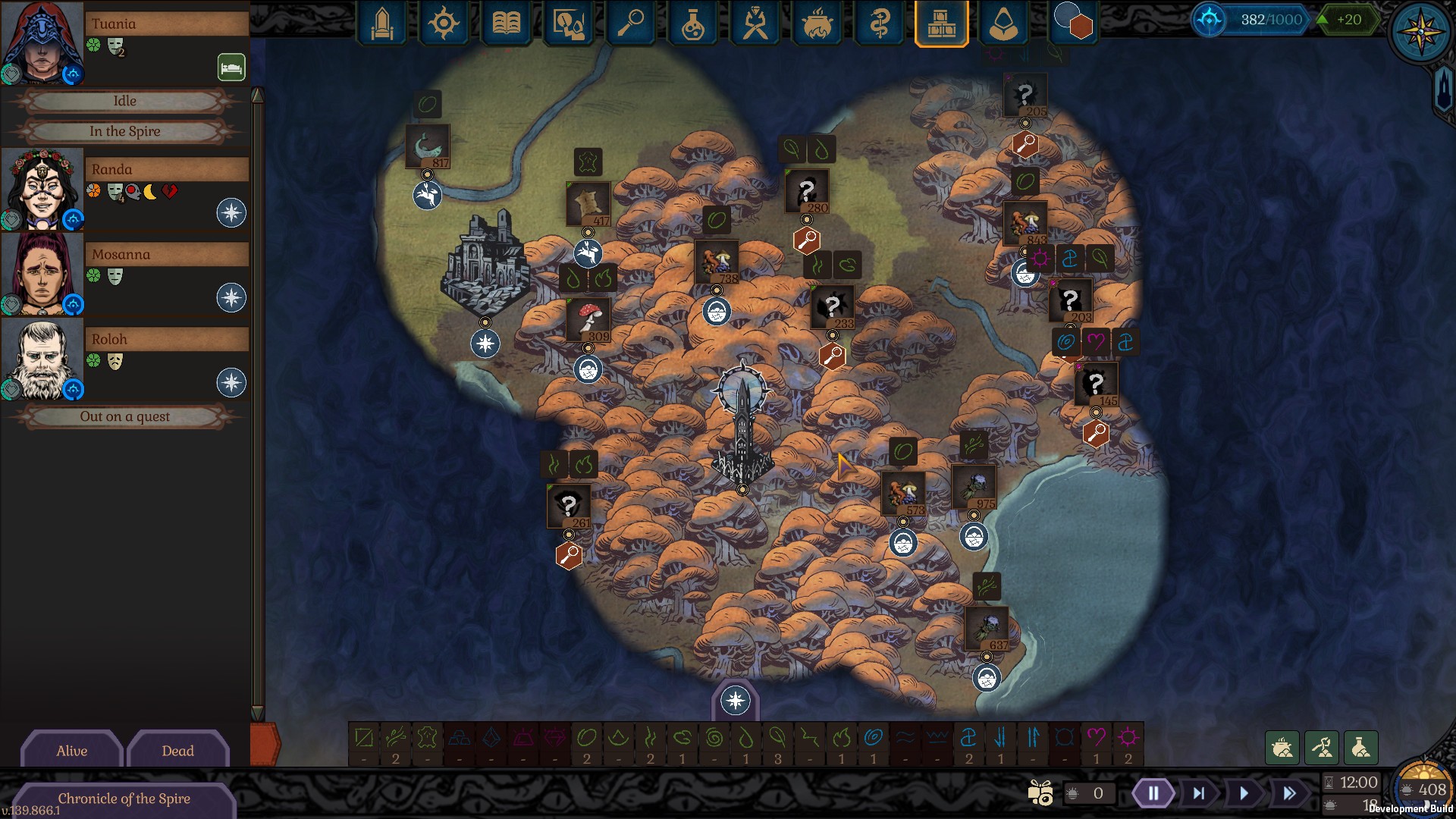Switch to the Alive tab
This screenshot has height=819, width=1456.
(x=72, y=751)
